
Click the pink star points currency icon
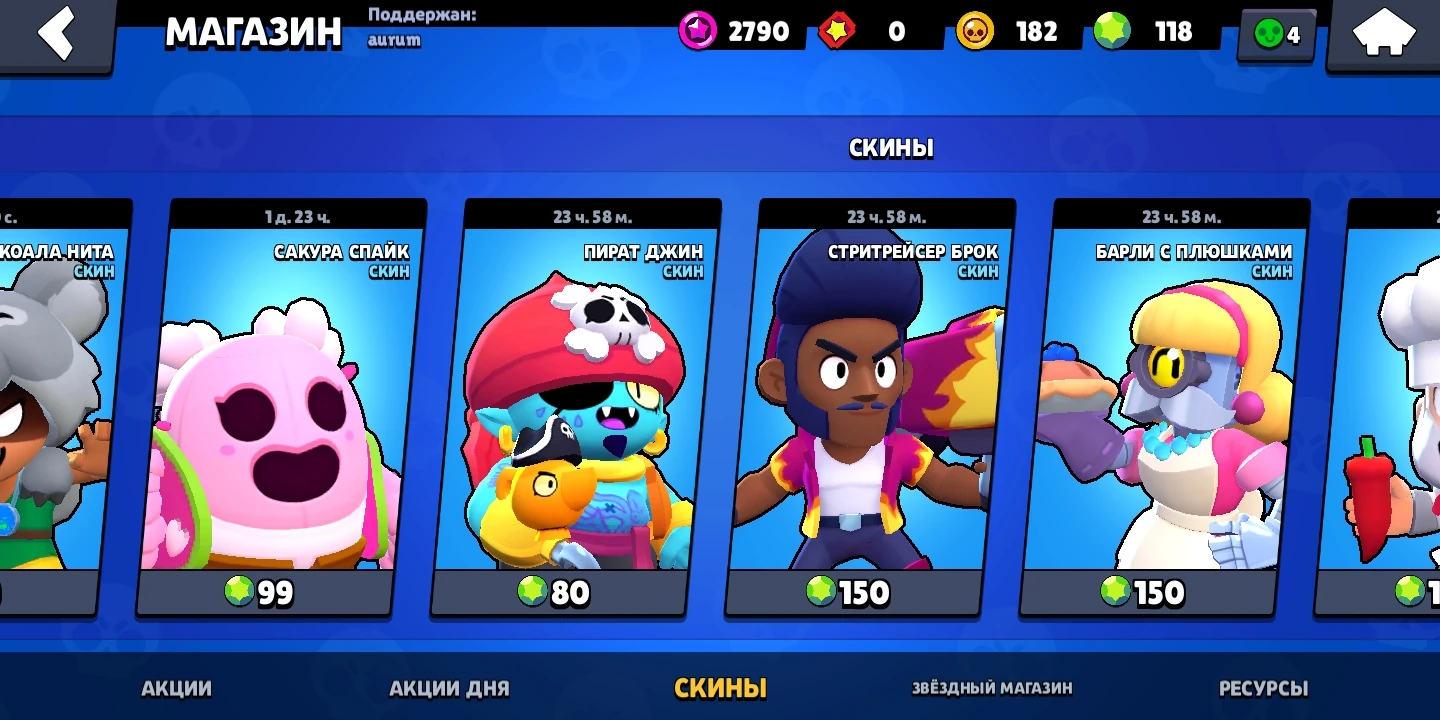pyautogui.click(x=698, y=31)
